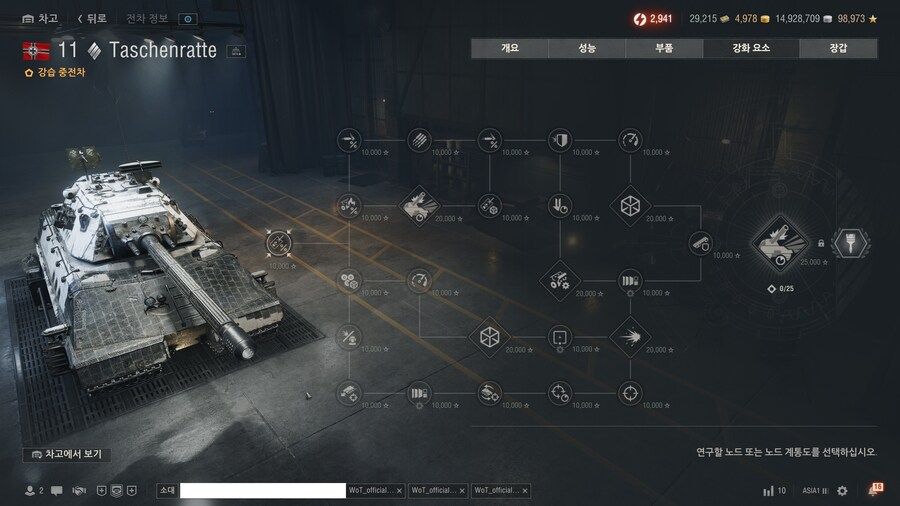The image size is (900, 506).
Task: Choose the crosshair aiming upgrade node
Action: tap(630, 393)
